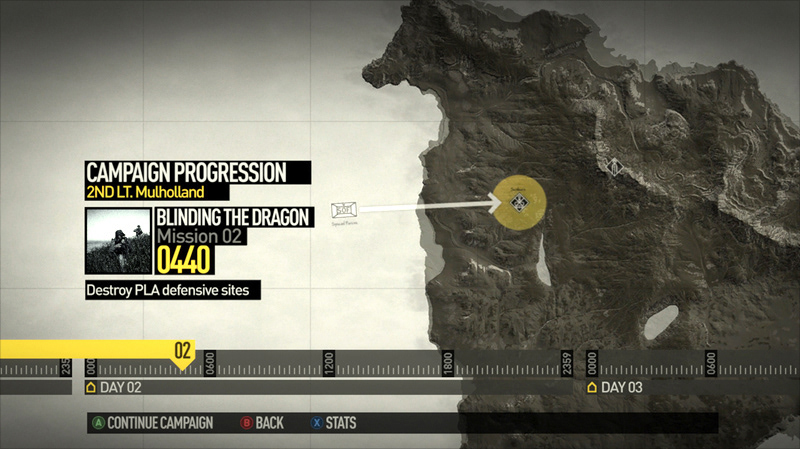Click the Blinding the Dragon mission thumbnail
This screenshot has height=449, width=800.
click(118, 241)
